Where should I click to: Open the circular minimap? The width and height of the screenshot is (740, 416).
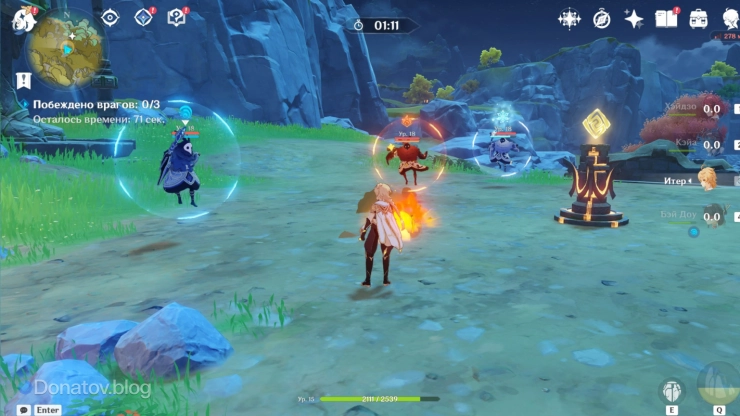click(x=67, y=46)
